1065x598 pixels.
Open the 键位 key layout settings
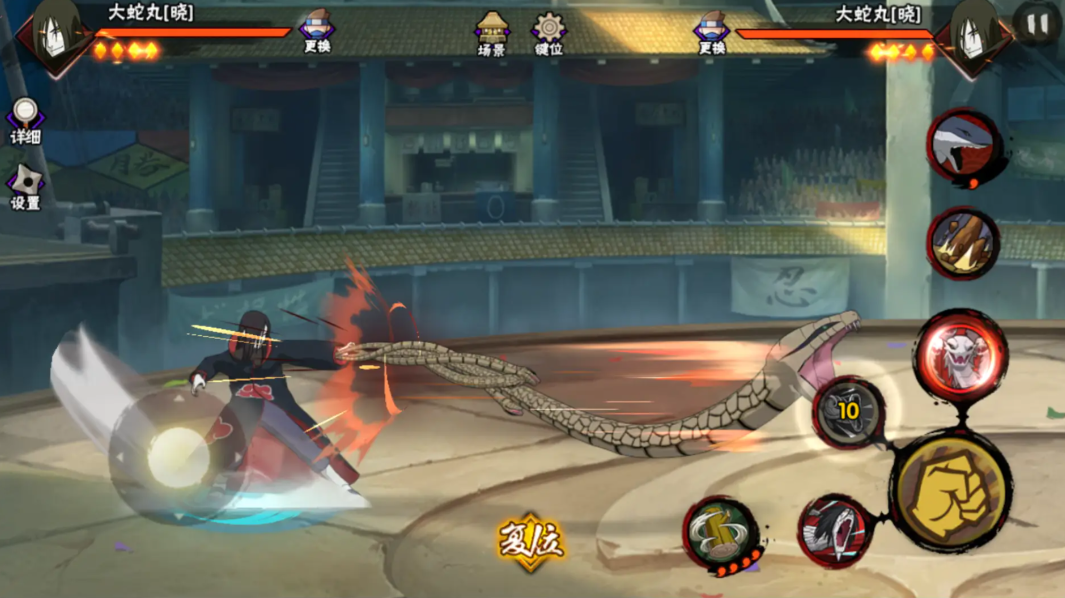[x=548, y=32]
